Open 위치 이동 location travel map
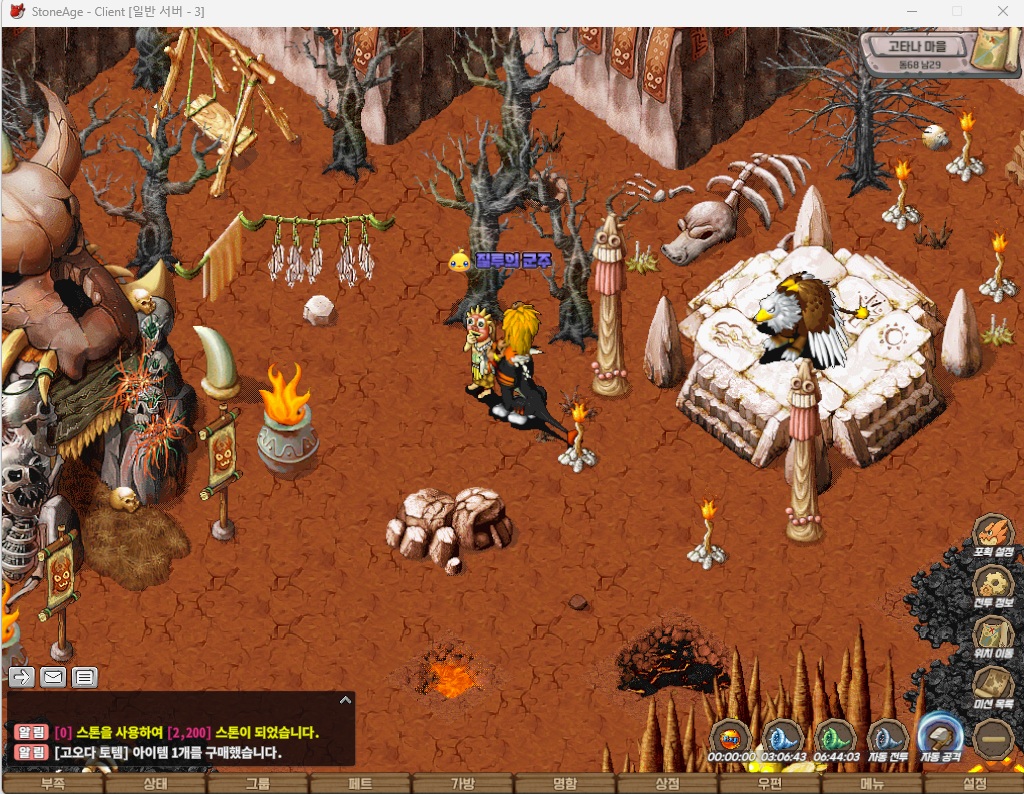1024x794 pixels. coord(993,636)
